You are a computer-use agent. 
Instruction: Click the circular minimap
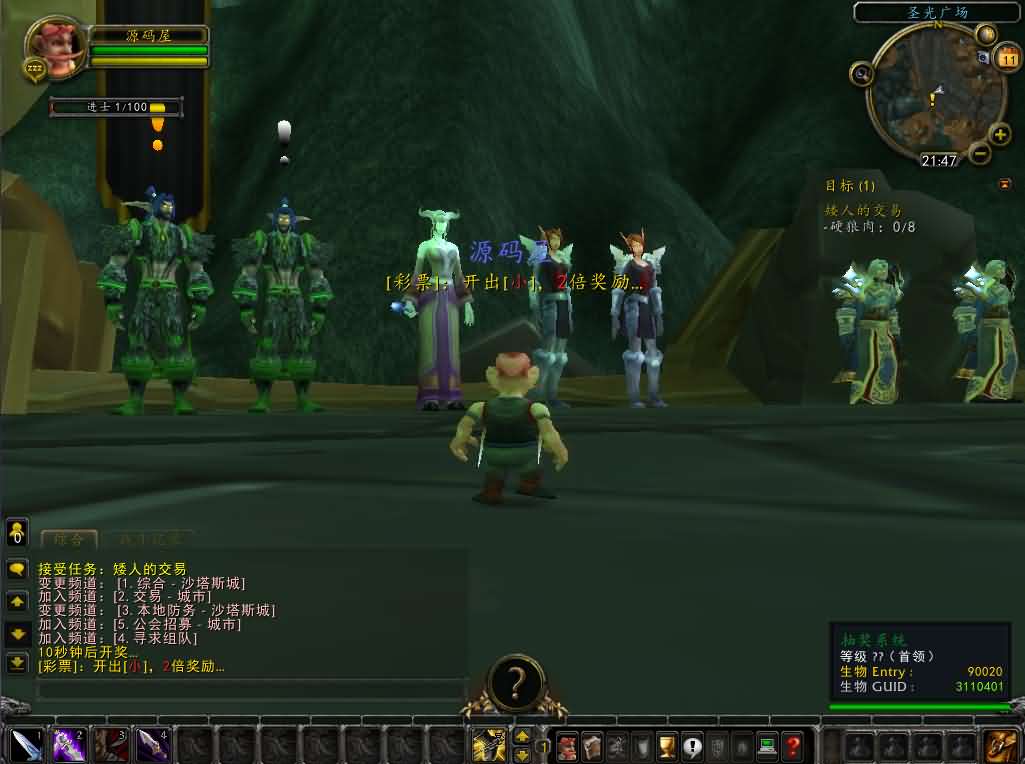pyautogui.click(x=935, y=95)
